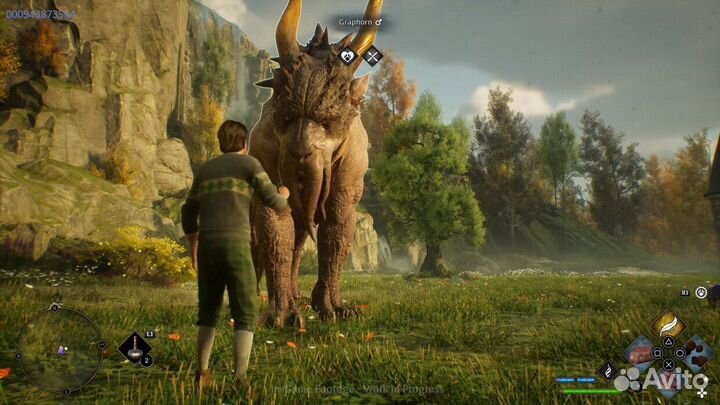Click the Graphorn's fork-and-knife feeding icon

tap(373, 57)
